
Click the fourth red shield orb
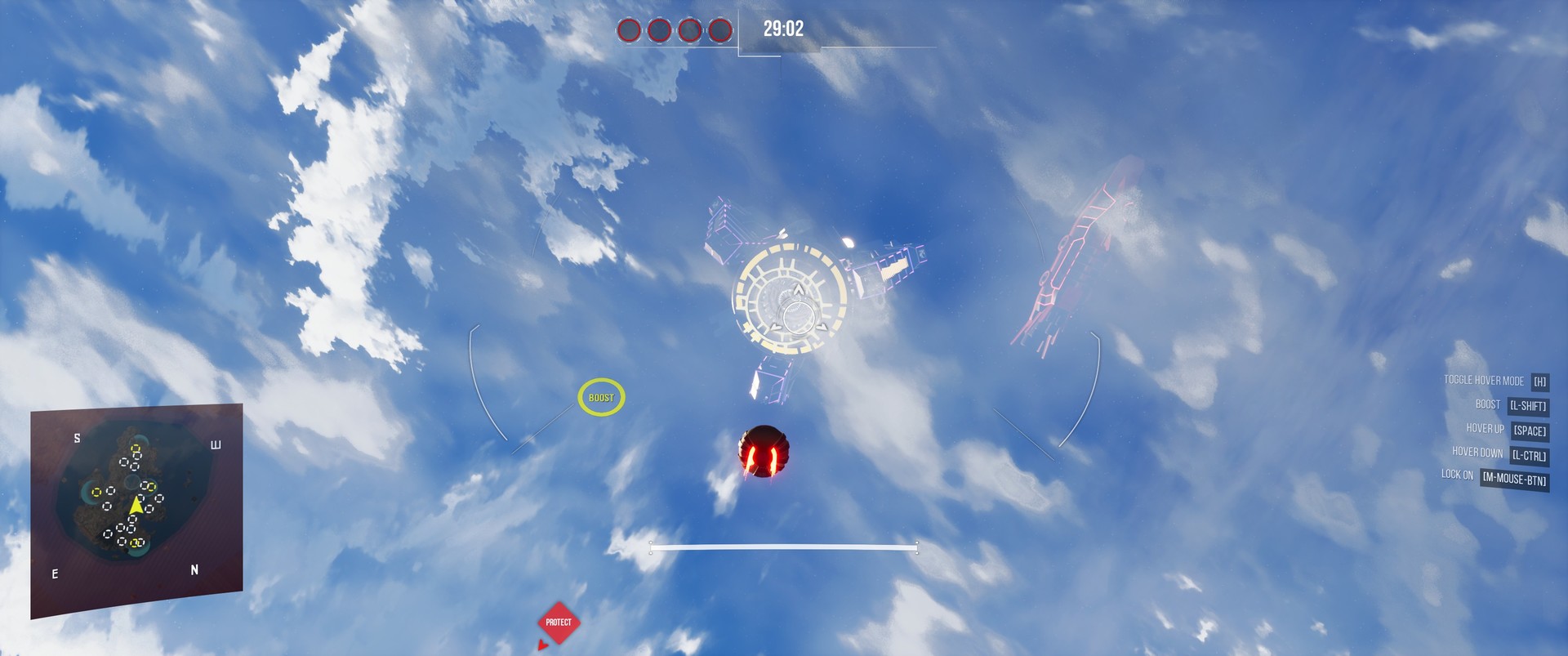[720, 31]
